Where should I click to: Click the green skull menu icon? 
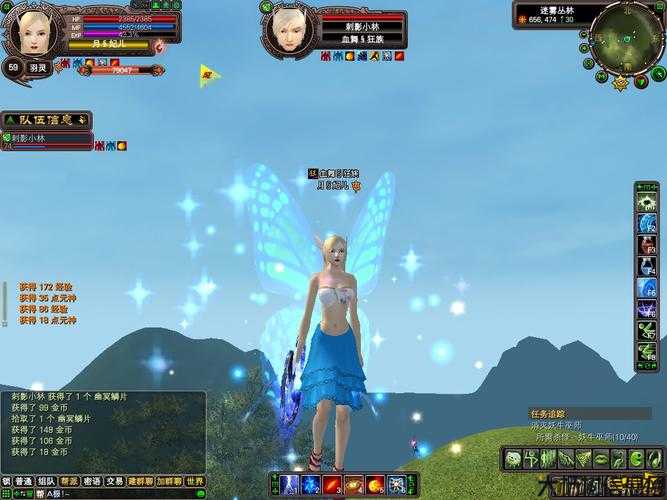[512, 459]
